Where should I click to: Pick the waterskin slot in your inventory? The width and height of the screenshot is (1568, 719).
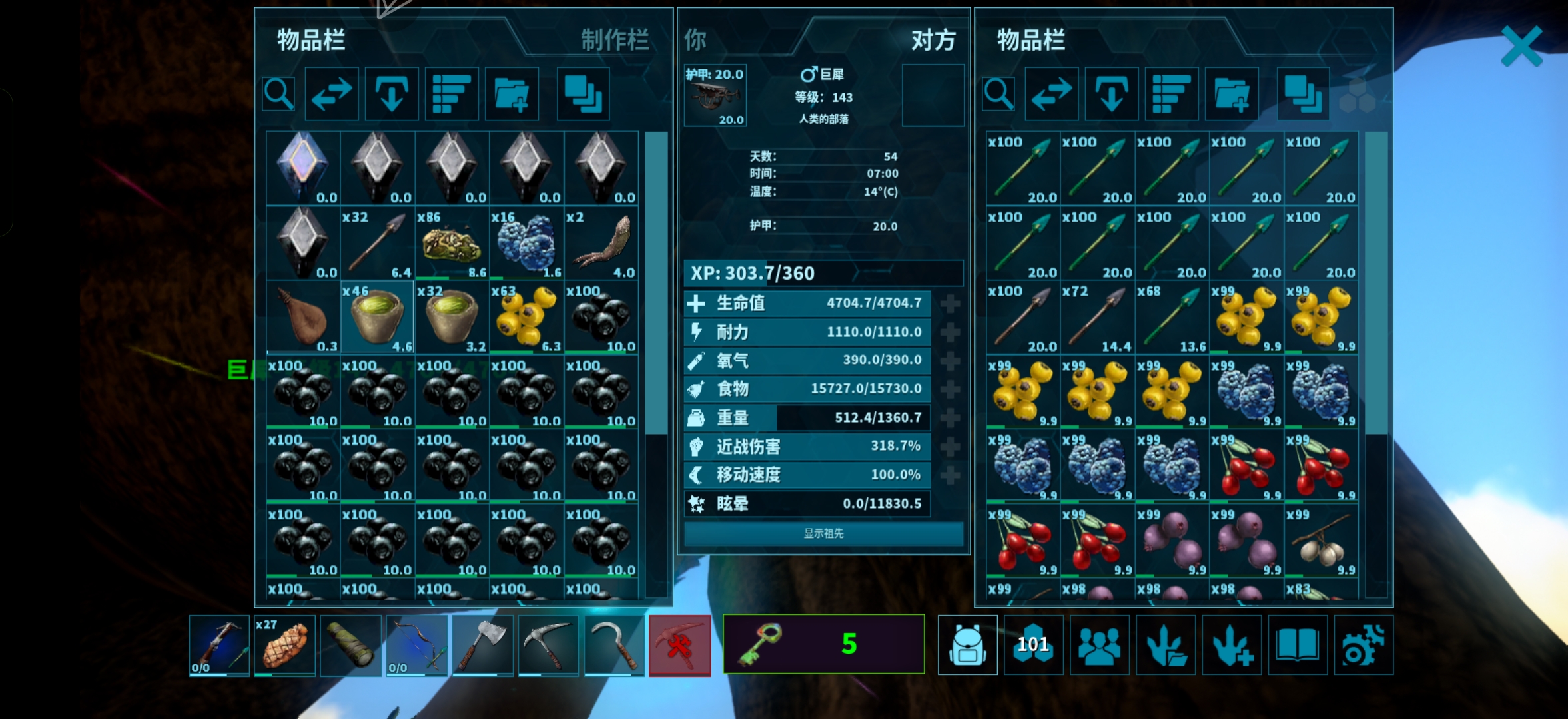(x=303, y=318)
